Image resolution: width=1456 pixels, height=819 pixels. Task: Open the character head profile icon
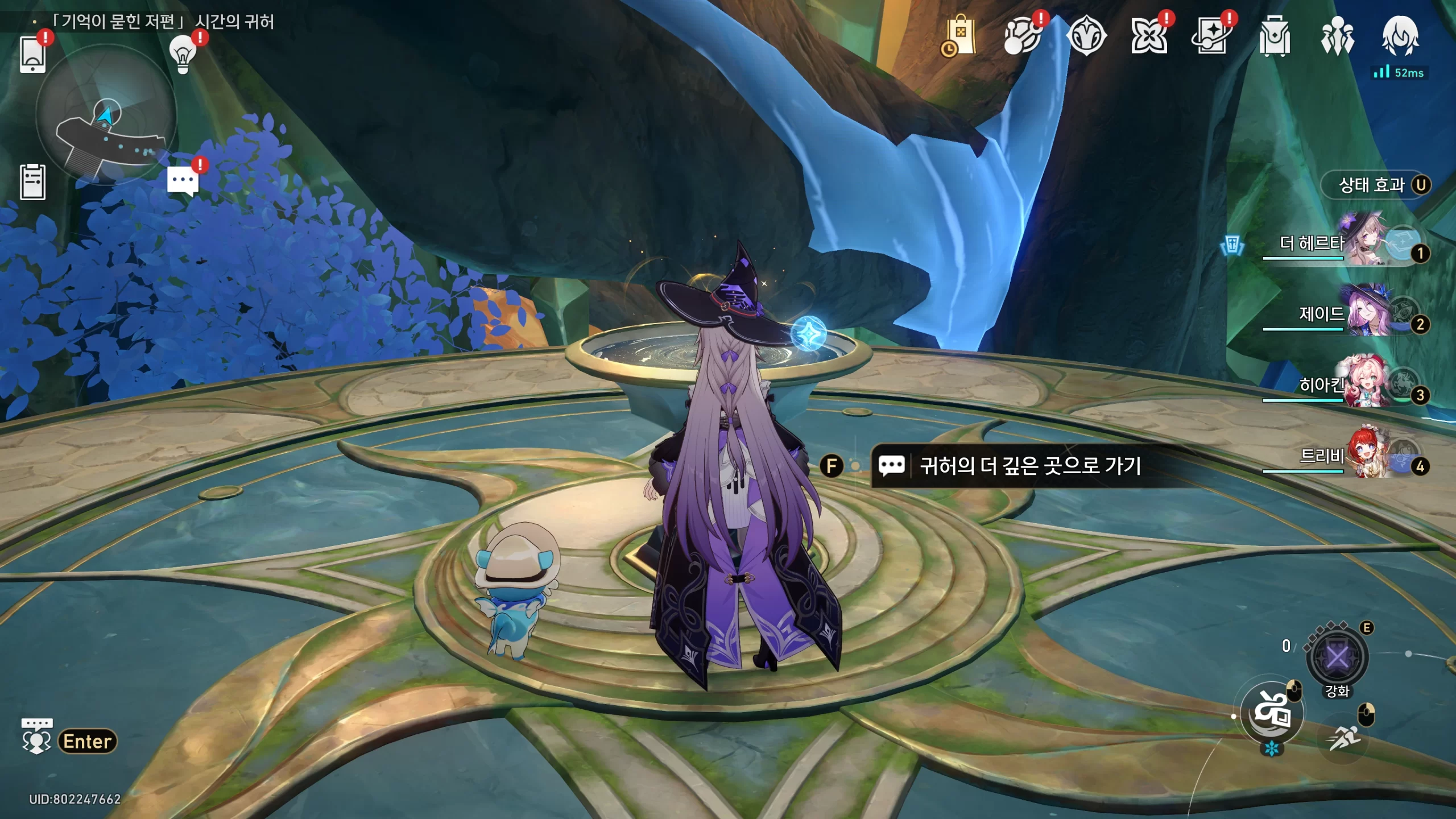coord(1400,35)
